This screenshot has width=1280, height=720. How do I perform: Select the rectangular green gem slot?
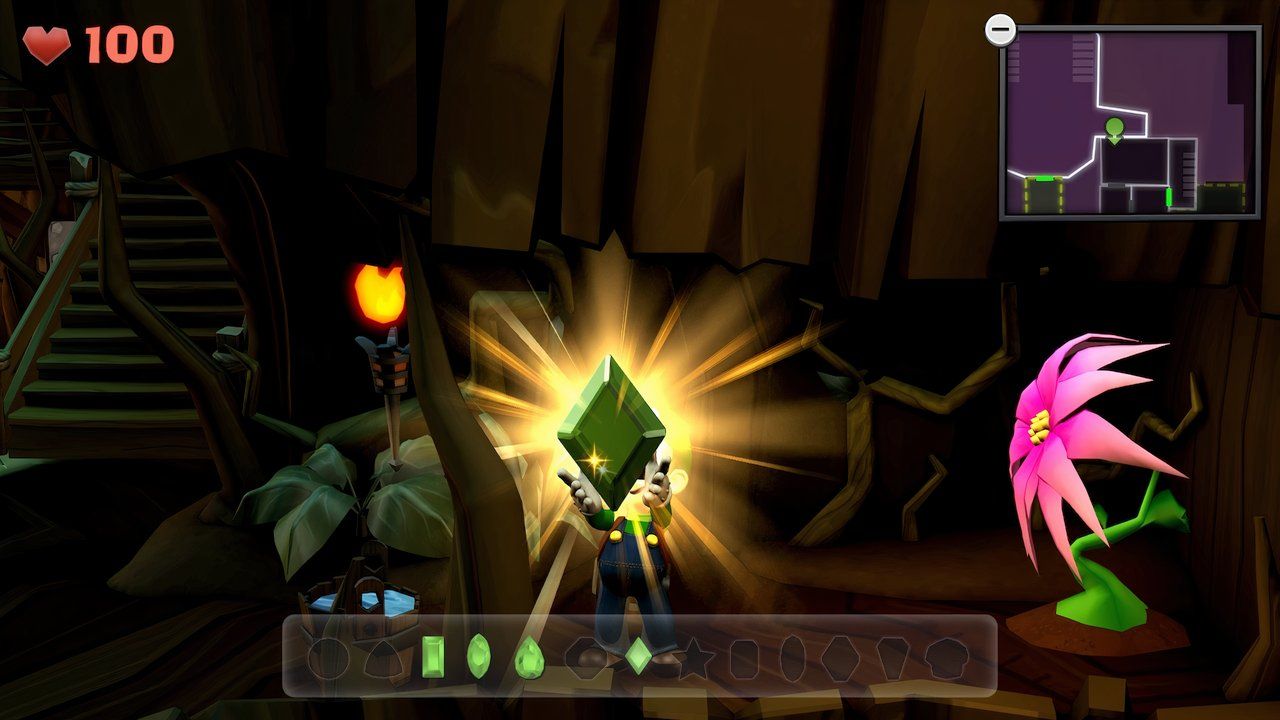click(433, 656)
